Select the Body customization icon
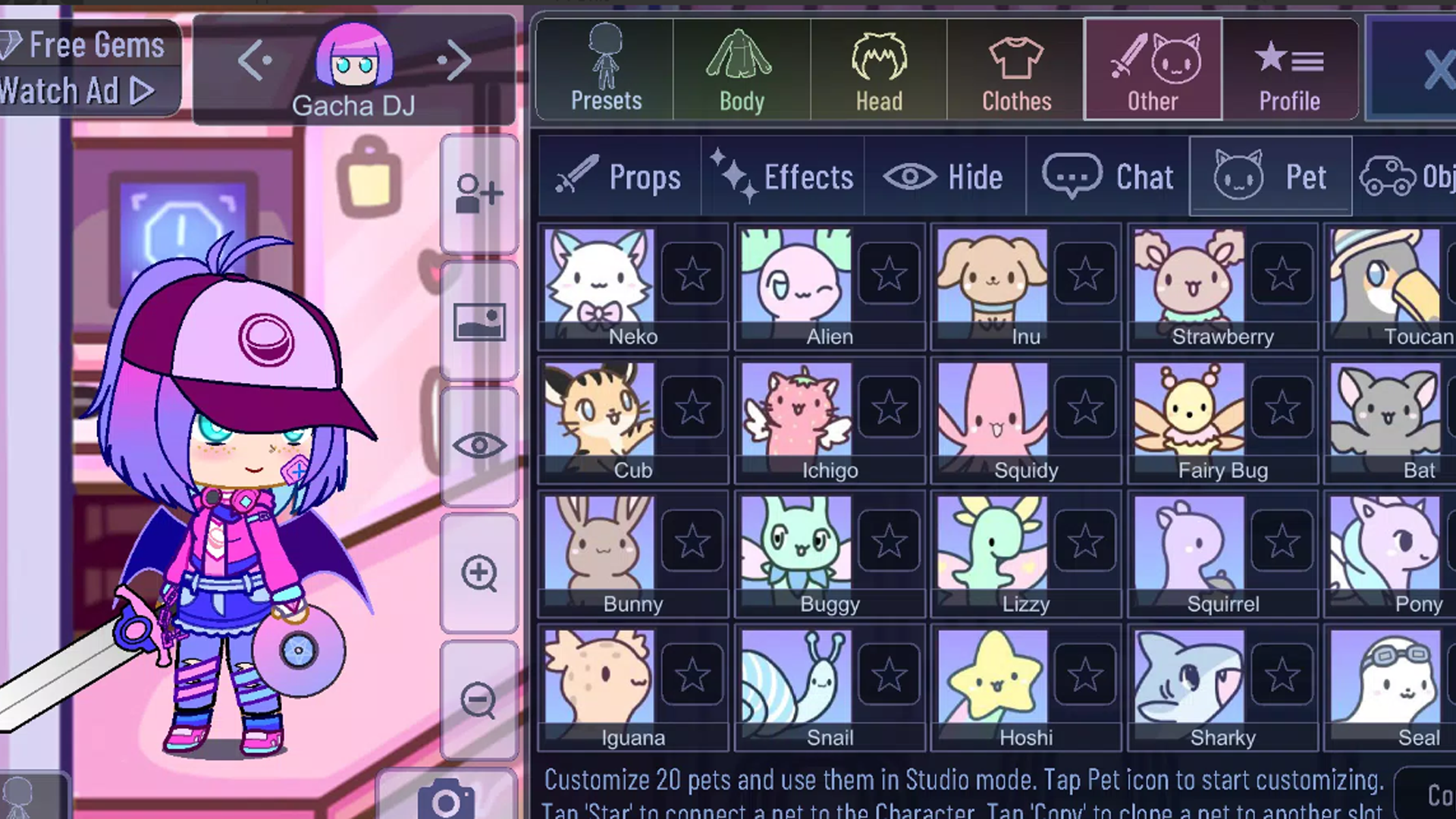 (741, 68)
